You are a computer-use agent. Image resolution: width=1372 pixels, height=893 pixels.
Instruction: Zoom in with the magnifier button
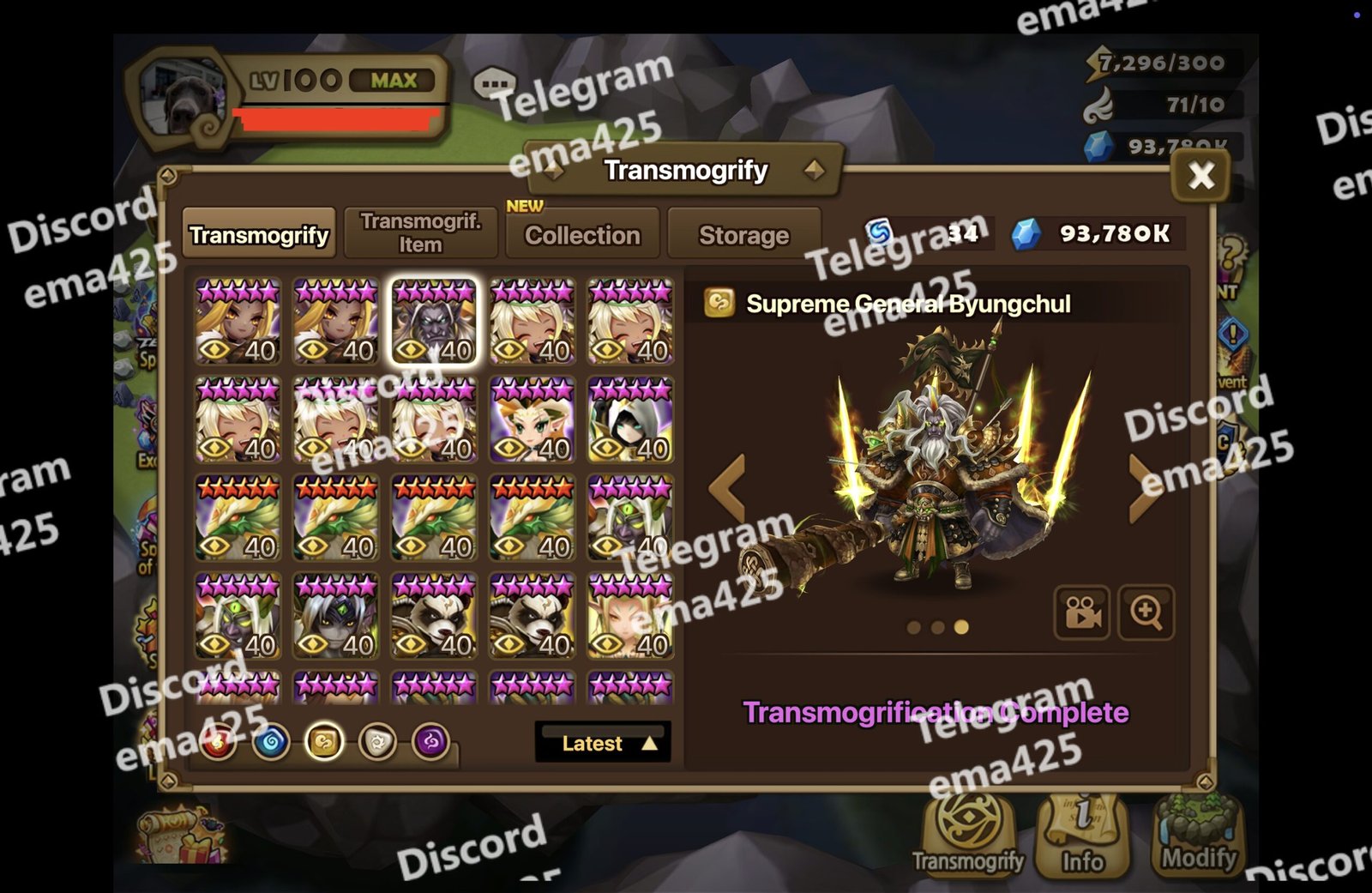point(1146,612)
